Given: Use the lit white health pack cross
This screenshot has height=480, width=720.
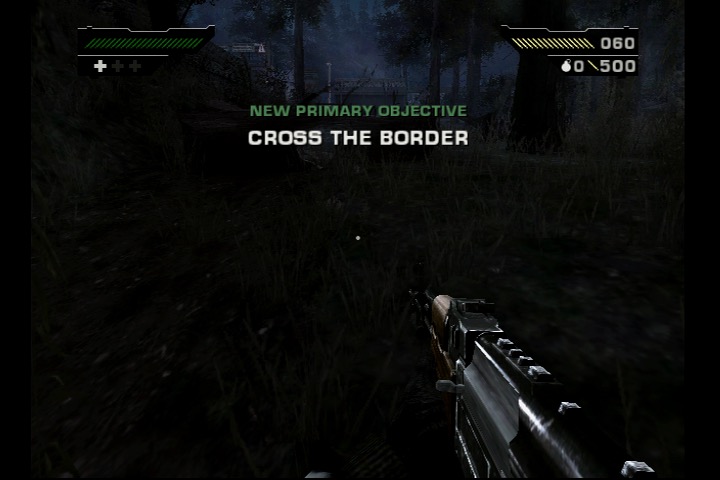Looking at the screenshot, I should click(100, 66).
